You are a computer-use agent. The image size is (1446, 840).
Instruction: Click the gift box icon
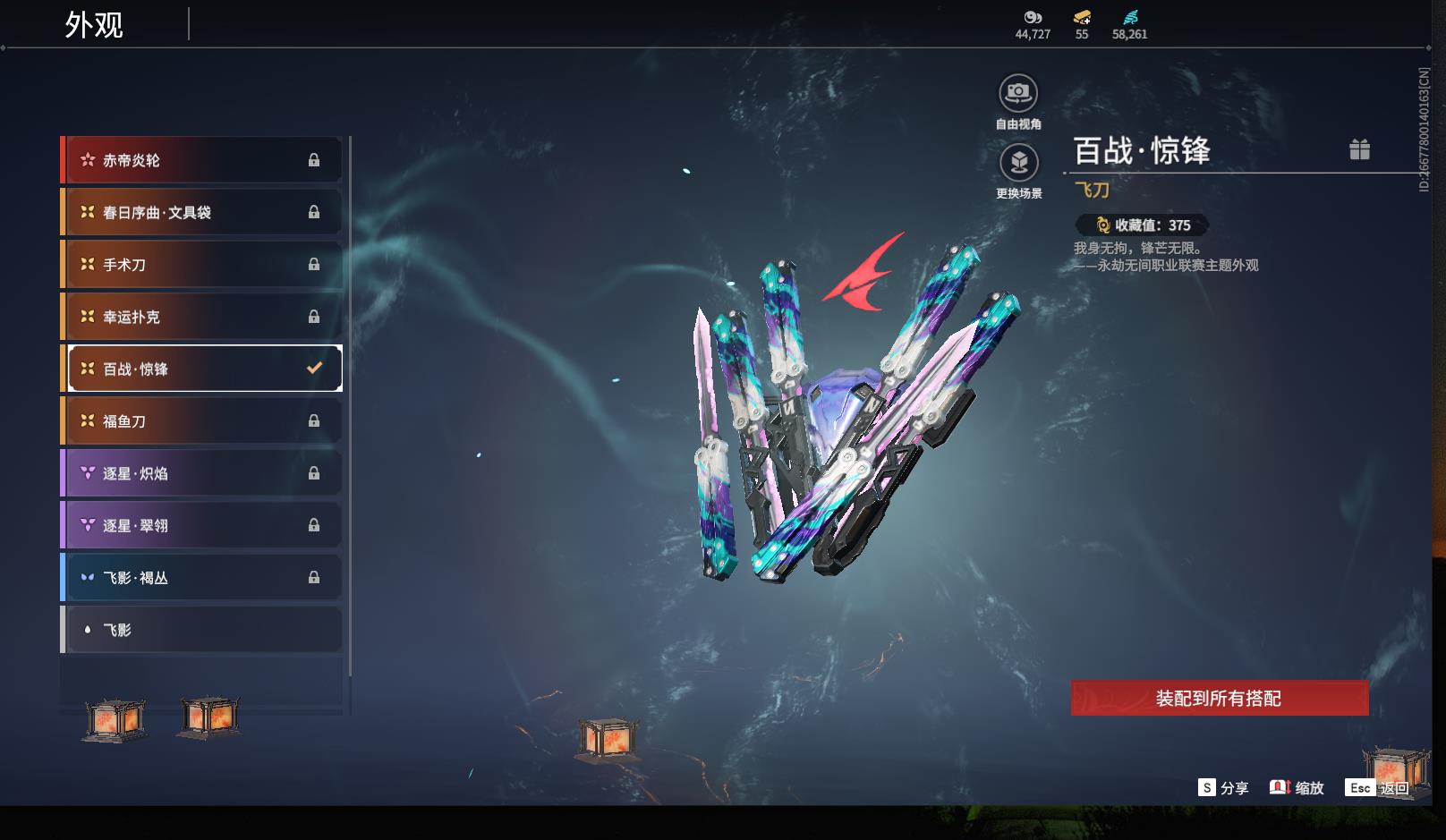[1359, 149]
